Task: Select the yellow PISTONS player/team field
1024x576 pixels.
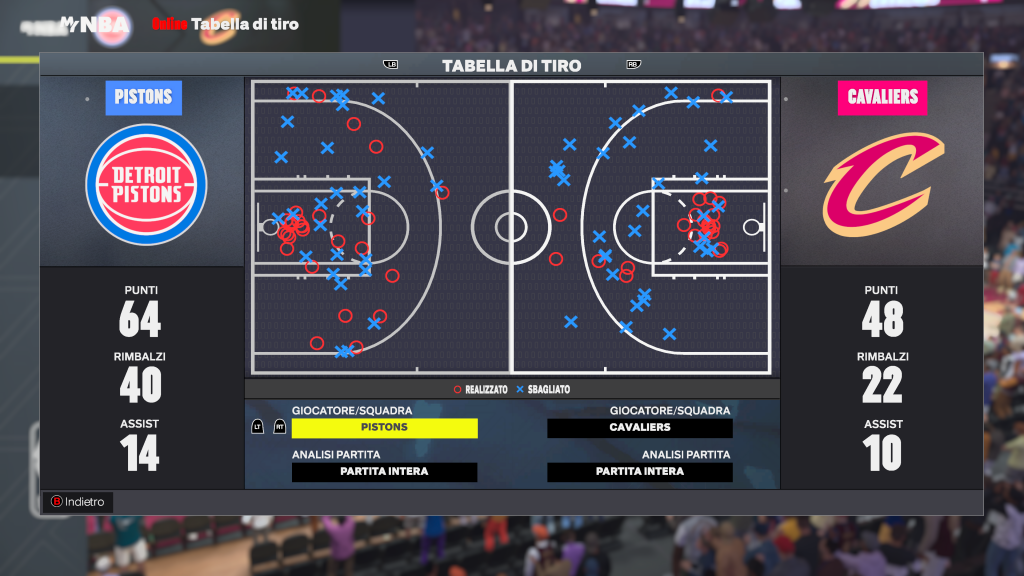Action: pos(384,428)
